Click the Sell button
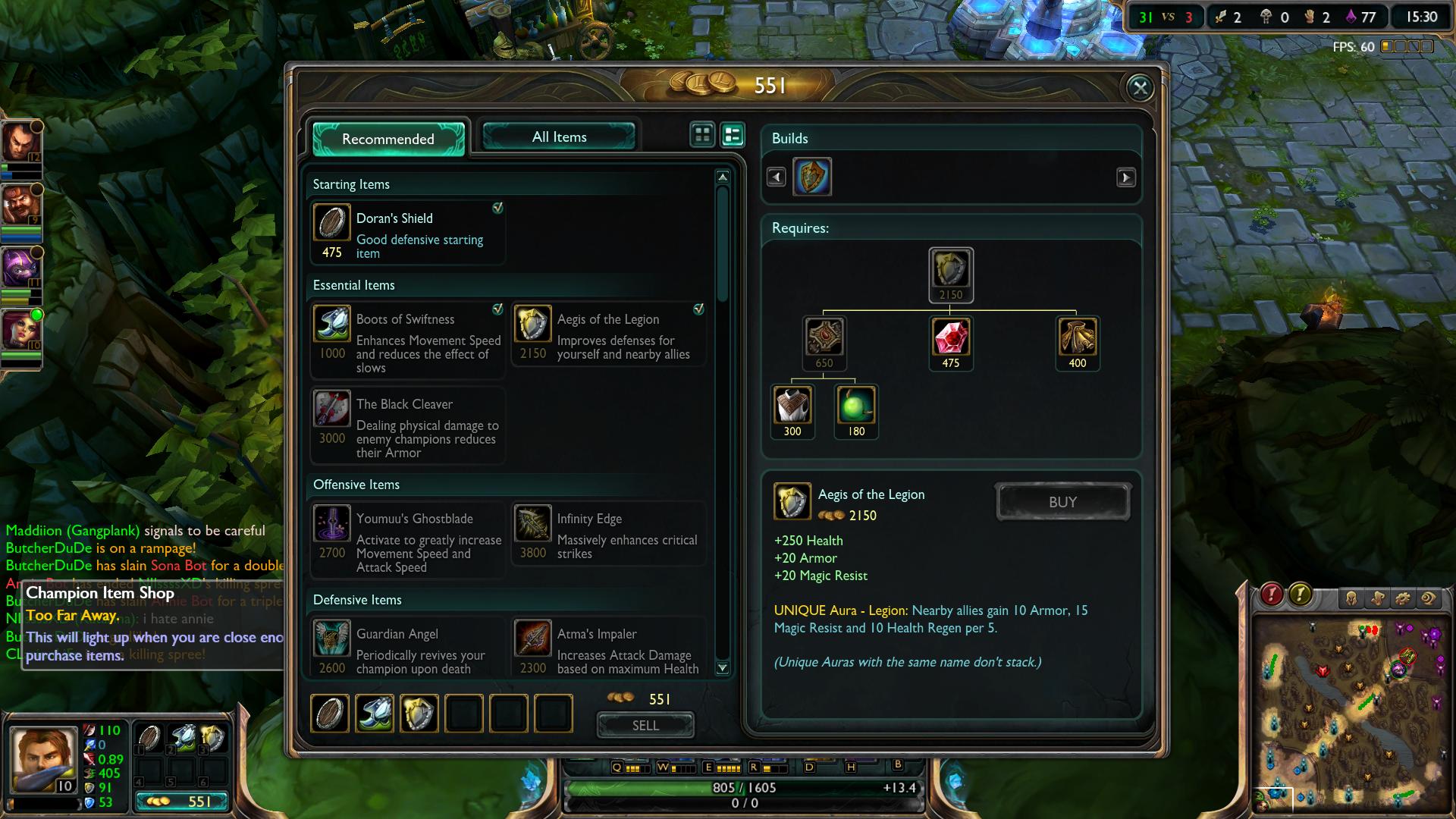Viewport: 1456px width, 819px height. coord(645,726)
